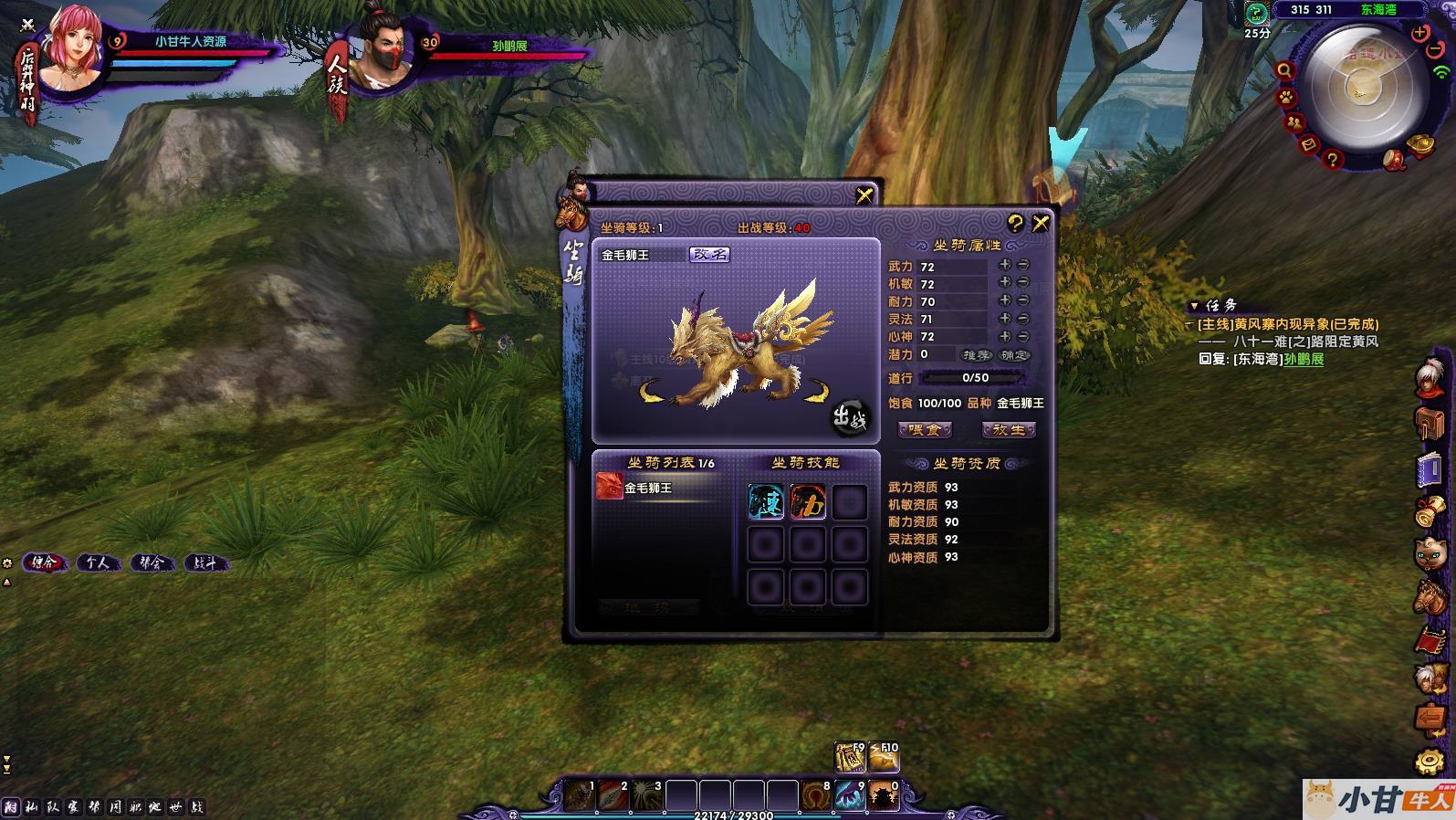Apply the 推荐 recommended point allocation
The image size is (1456, 820).
[976, 354]
